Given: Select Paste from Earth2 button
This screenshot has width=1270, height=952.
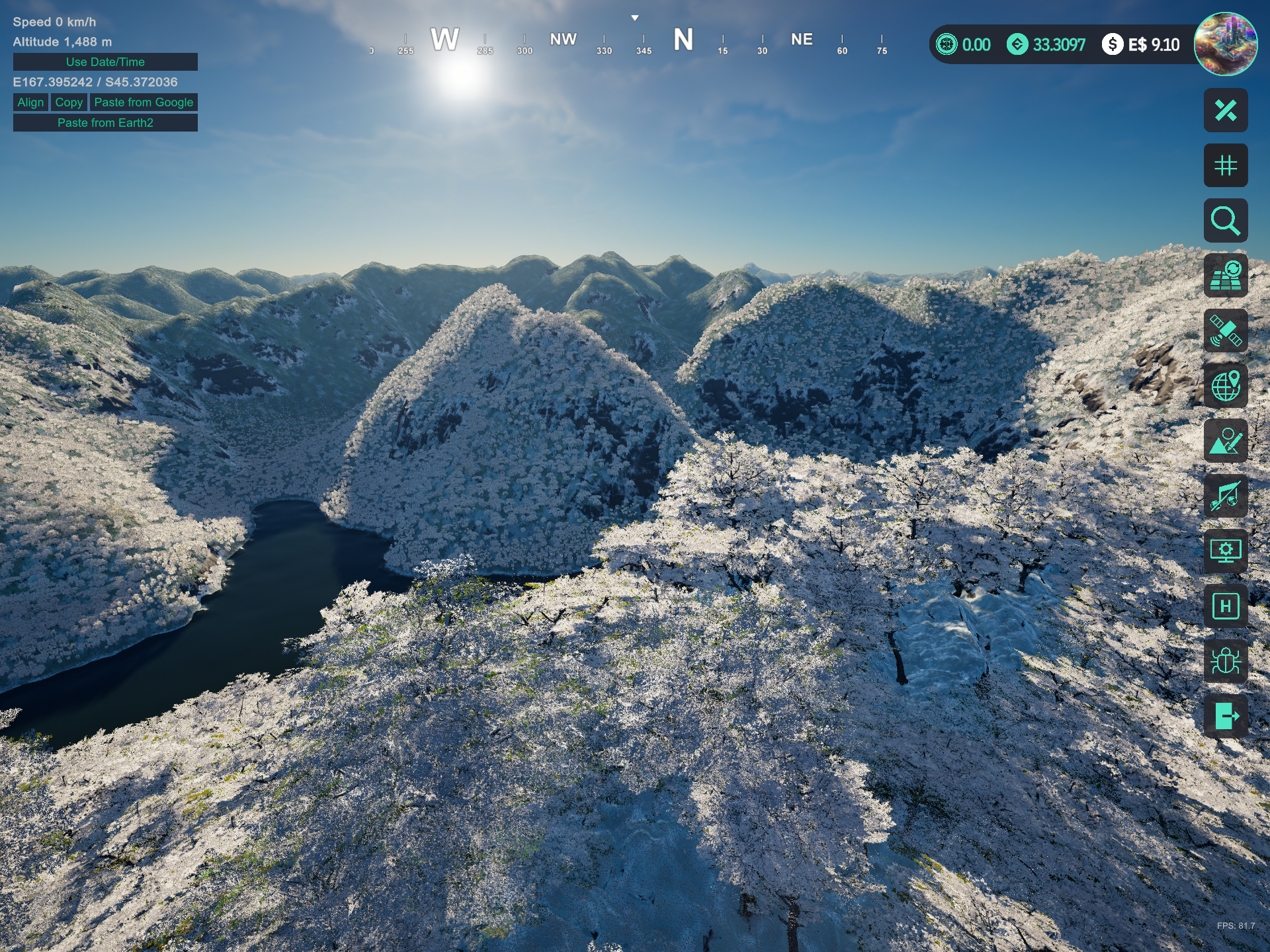Looking at the screenshot, I should (105, 123).
